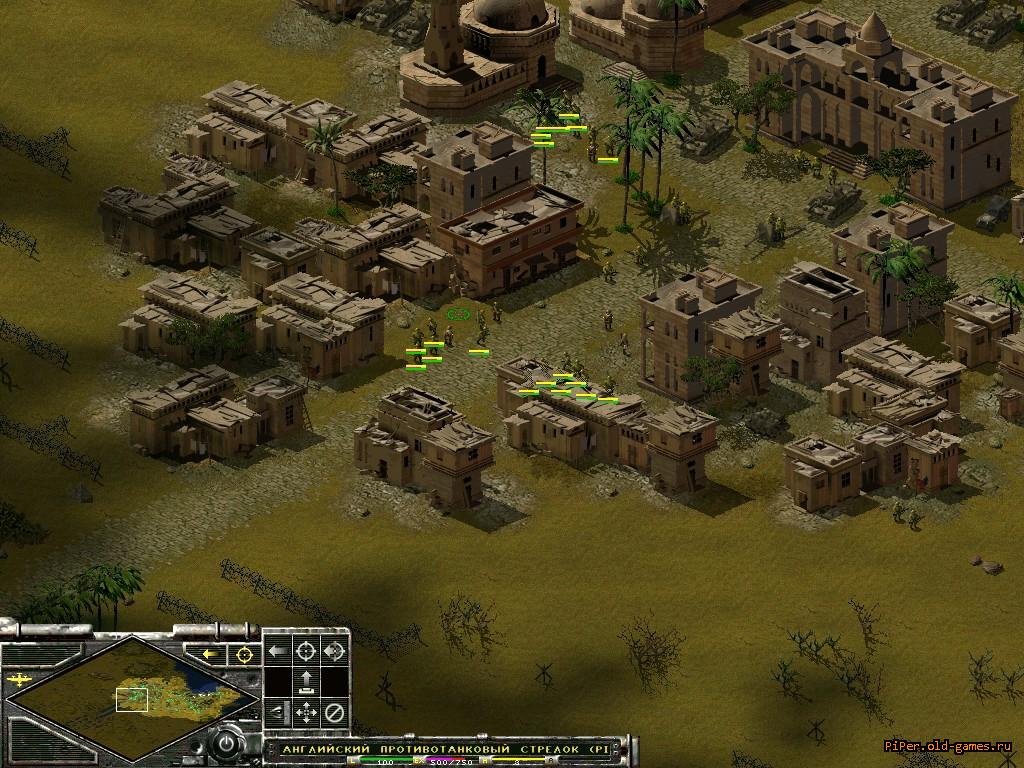Choose the grey left-arrow move command
This screenshot has width=1024, height=768.
click(277, 651)
